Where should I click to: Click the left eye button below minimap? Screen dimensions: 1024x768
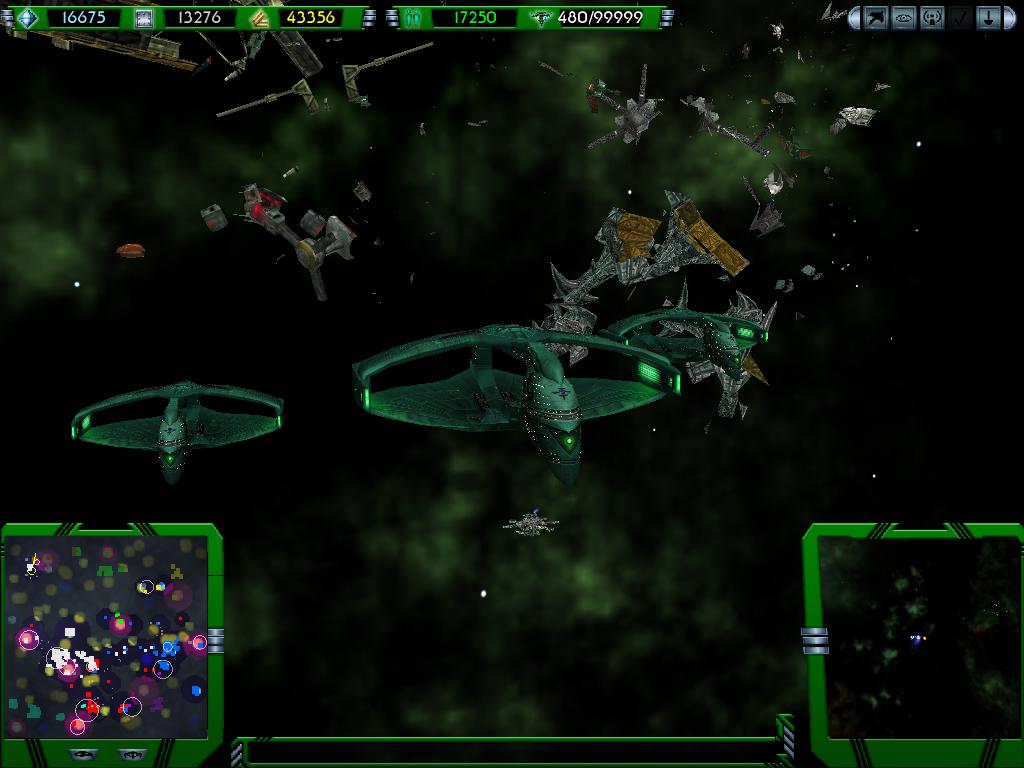point(84,755)
